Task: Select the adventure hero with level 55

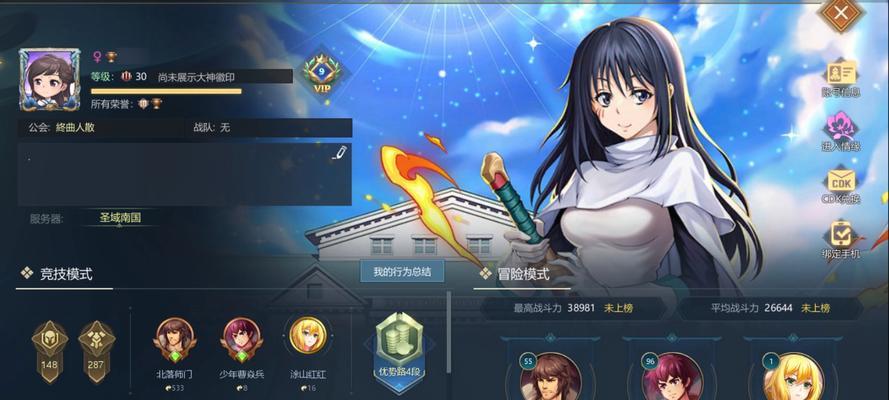Action: (549, 378)
